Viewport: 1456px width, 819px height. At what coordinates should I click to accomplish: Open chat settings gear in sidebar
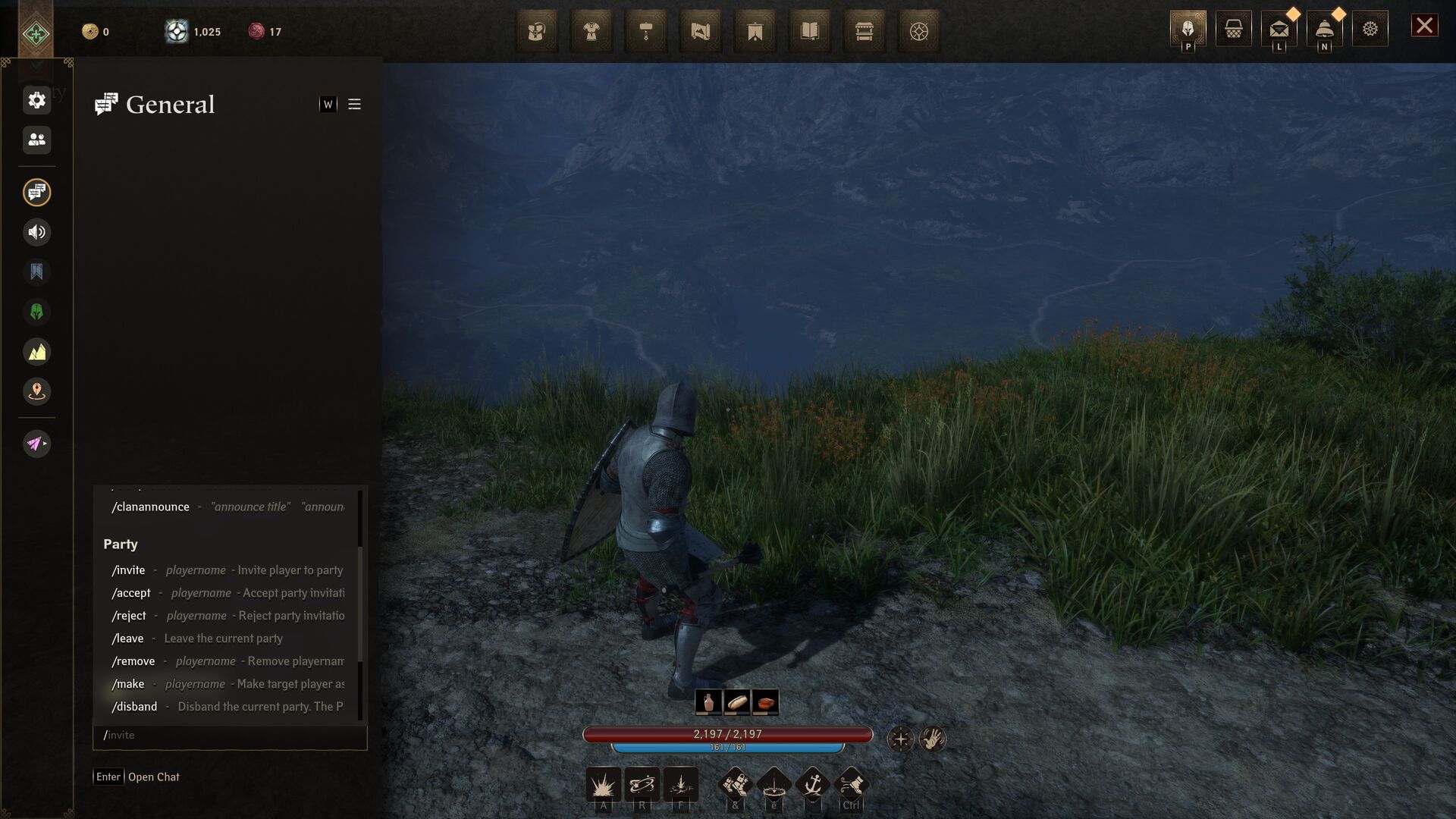(x=36, y=100)
